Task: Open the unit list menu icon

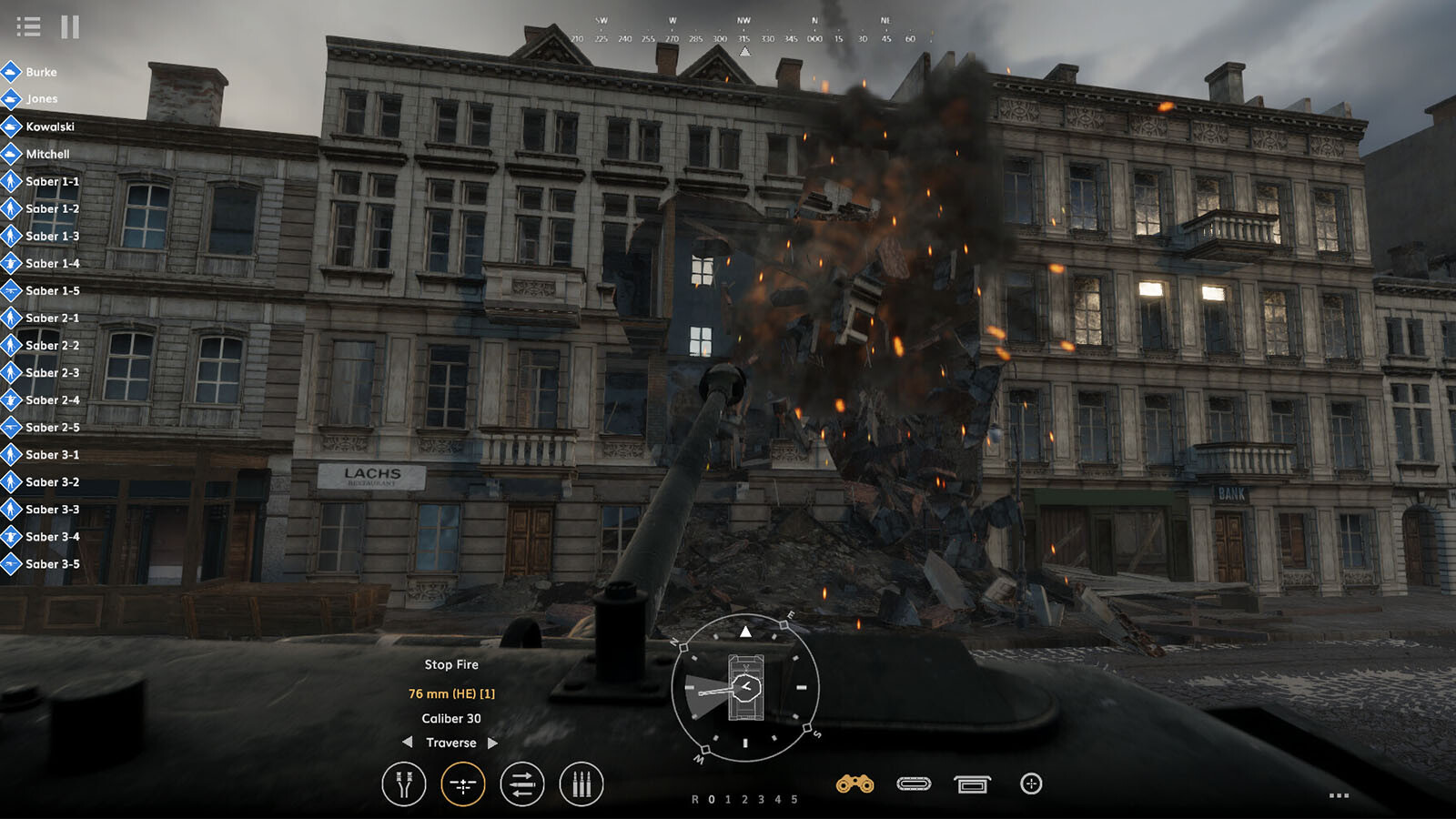Action: (x=28, y=27)
